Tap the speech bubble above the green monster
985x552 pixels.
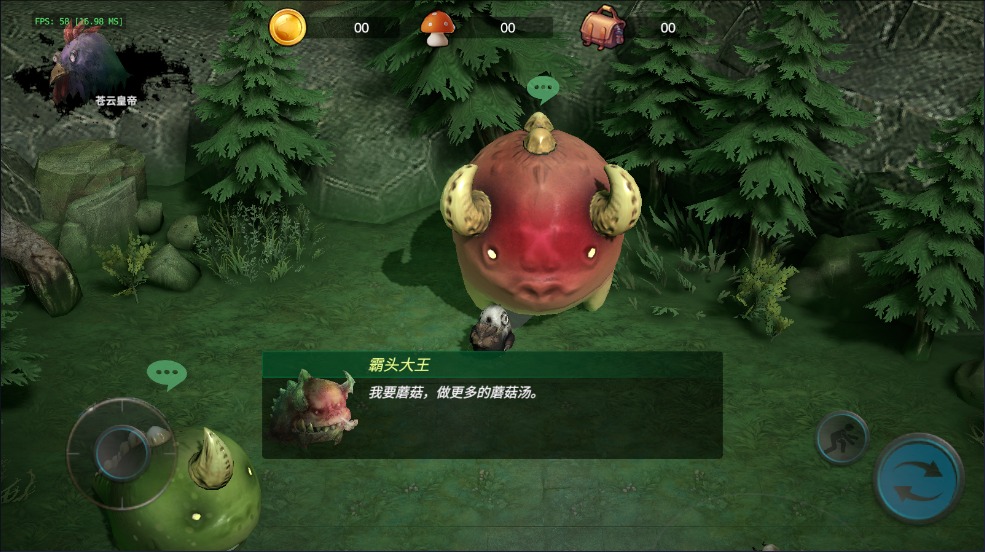[166, 374]
